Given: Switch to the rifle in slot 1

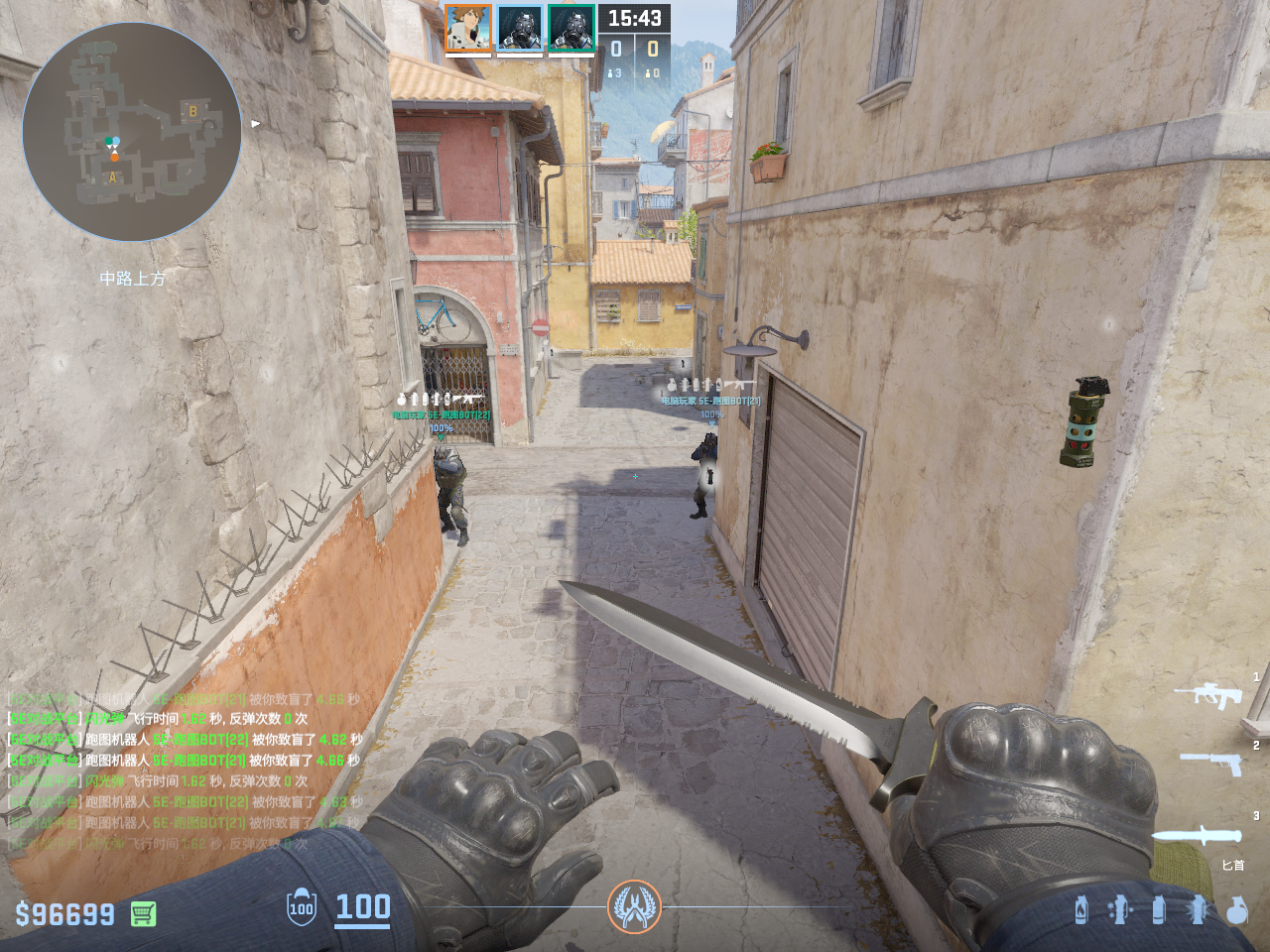Looking at the screenshot, I should (x=1208, y=694).
